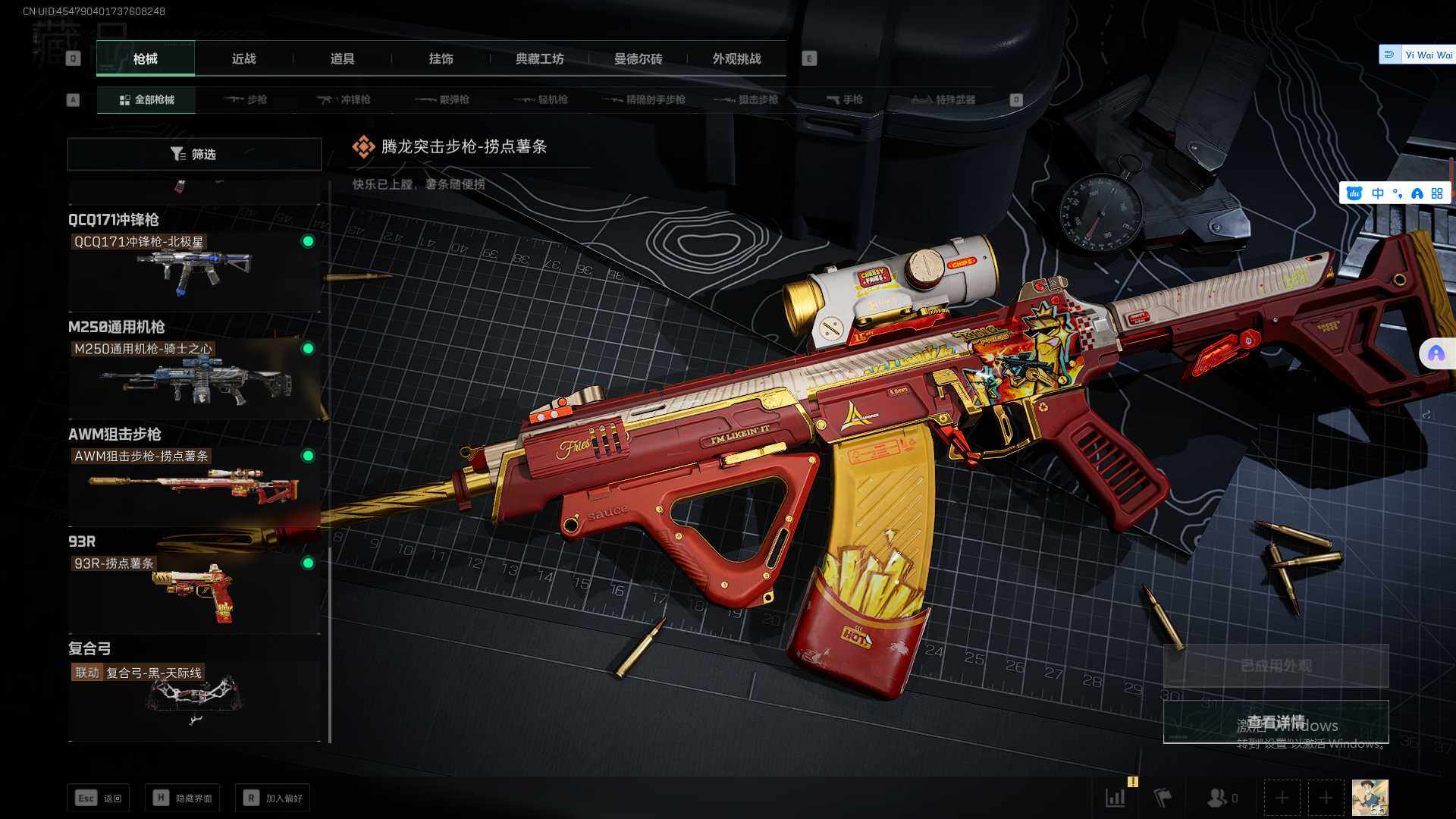Show only 手枪 pistols

pyautogui.click(x=844, y=100)
